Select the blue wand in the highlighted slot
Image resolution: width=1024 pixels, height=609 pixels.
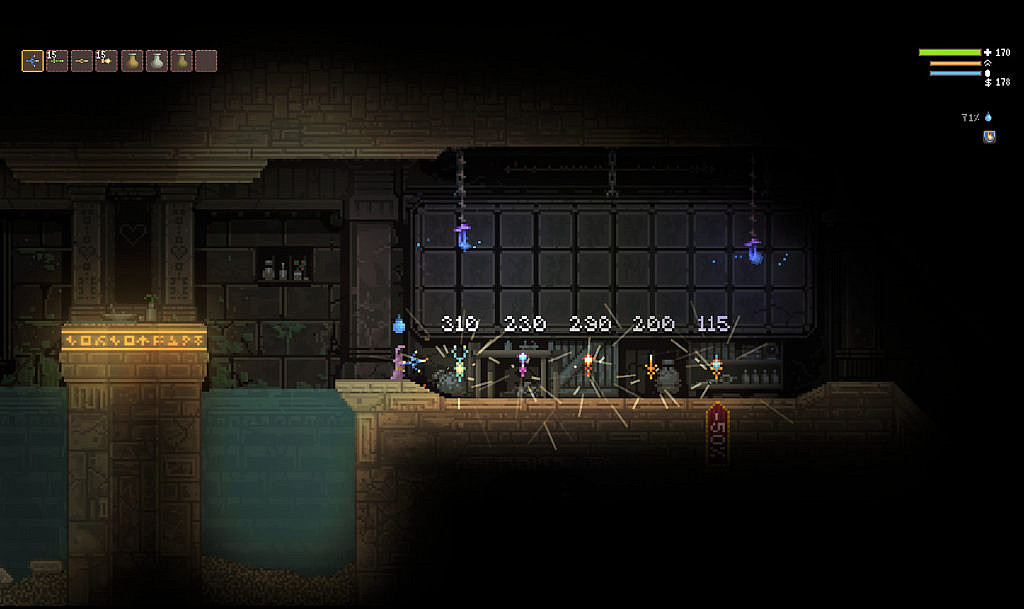[x=33, y=61]
